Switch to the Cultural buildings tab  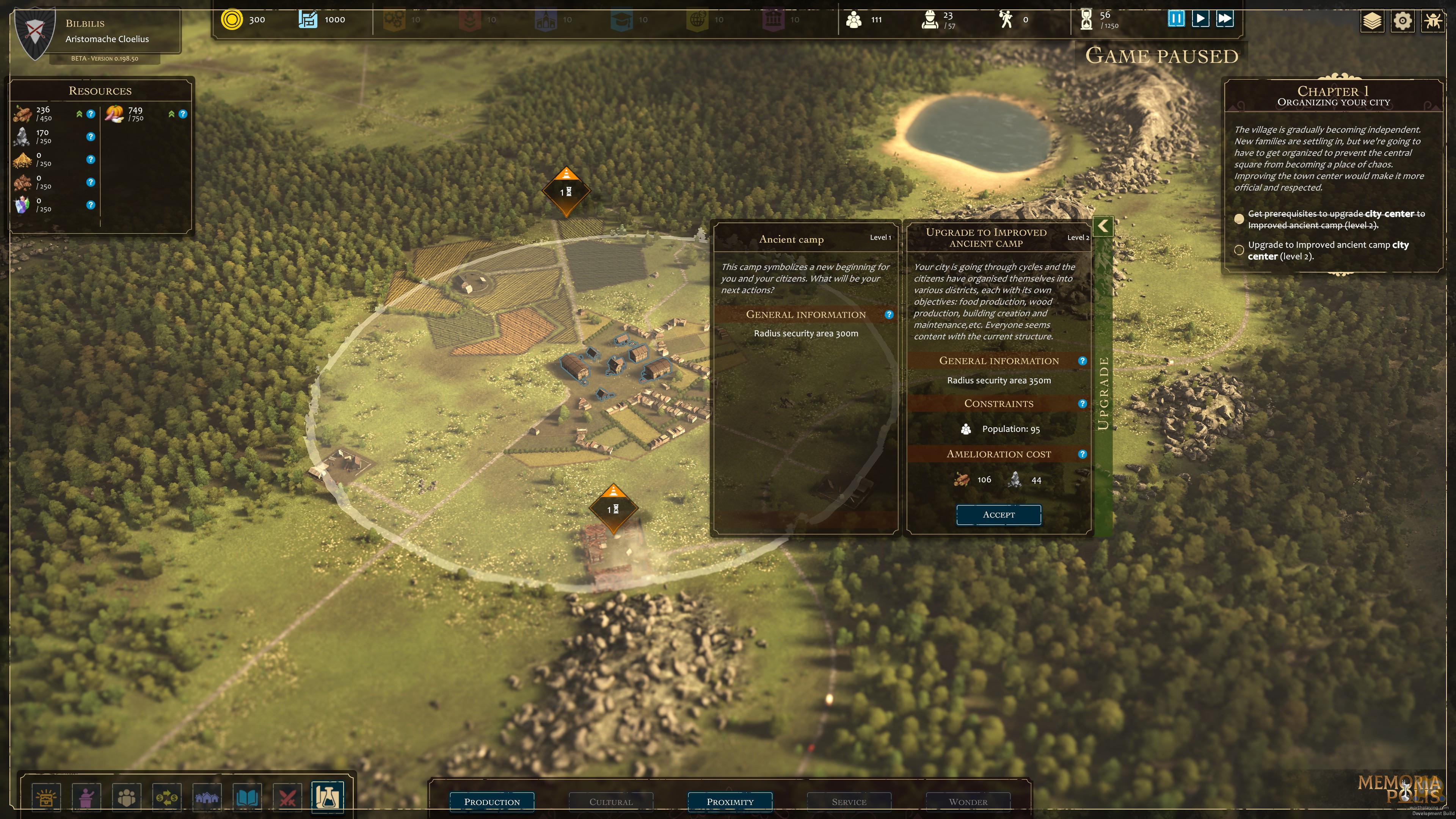[611, 802]
